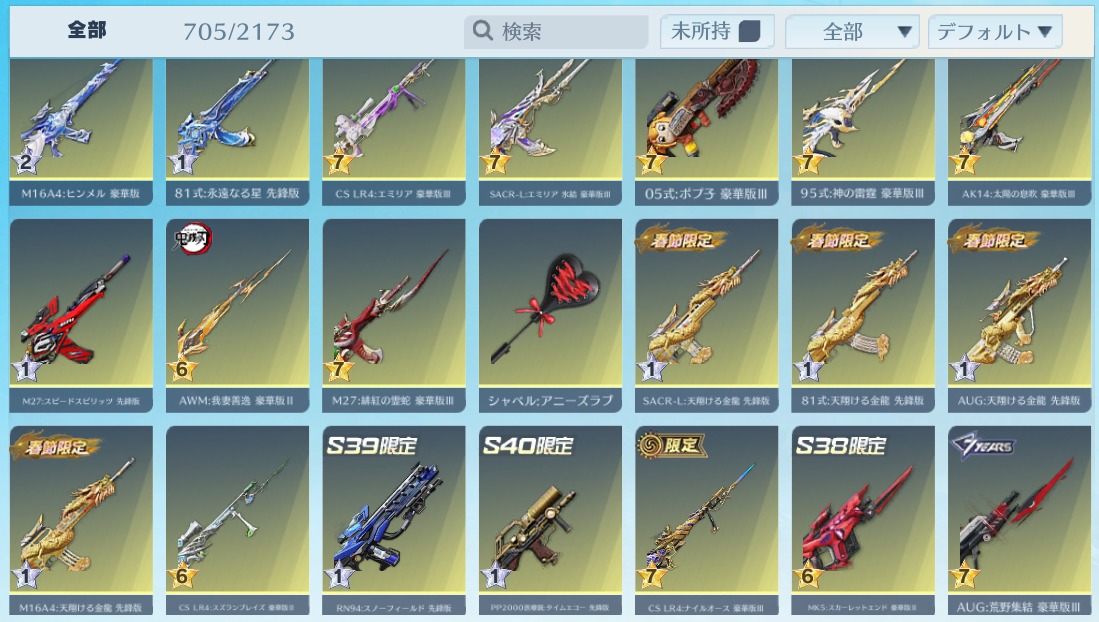Viewport: 1099px width, 622px height.
Task: Click the 検索 search field
Action: pyautogui.click(x=556, y=32)
